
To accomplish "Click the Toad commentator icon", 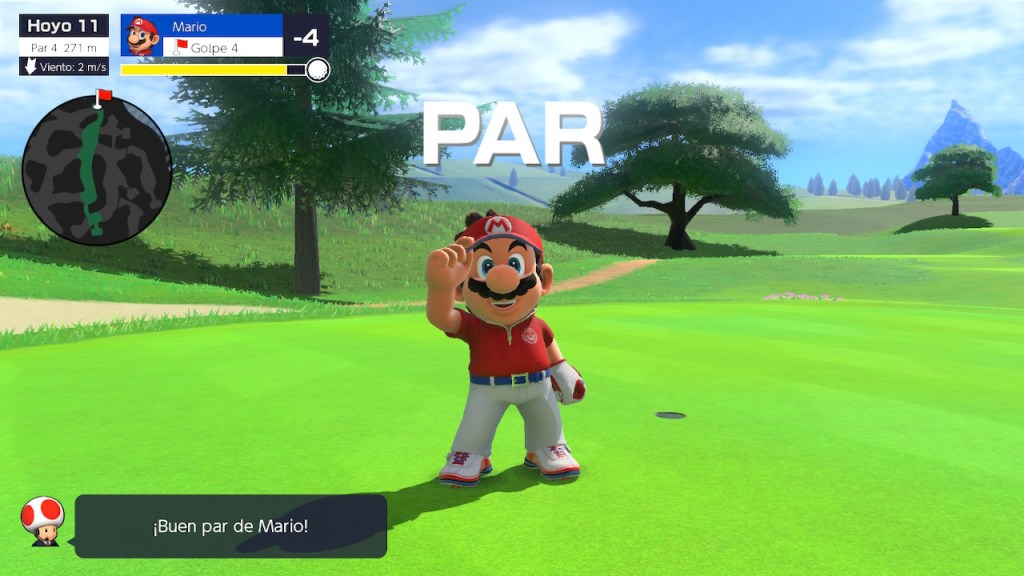I will (x=42, y=521).
